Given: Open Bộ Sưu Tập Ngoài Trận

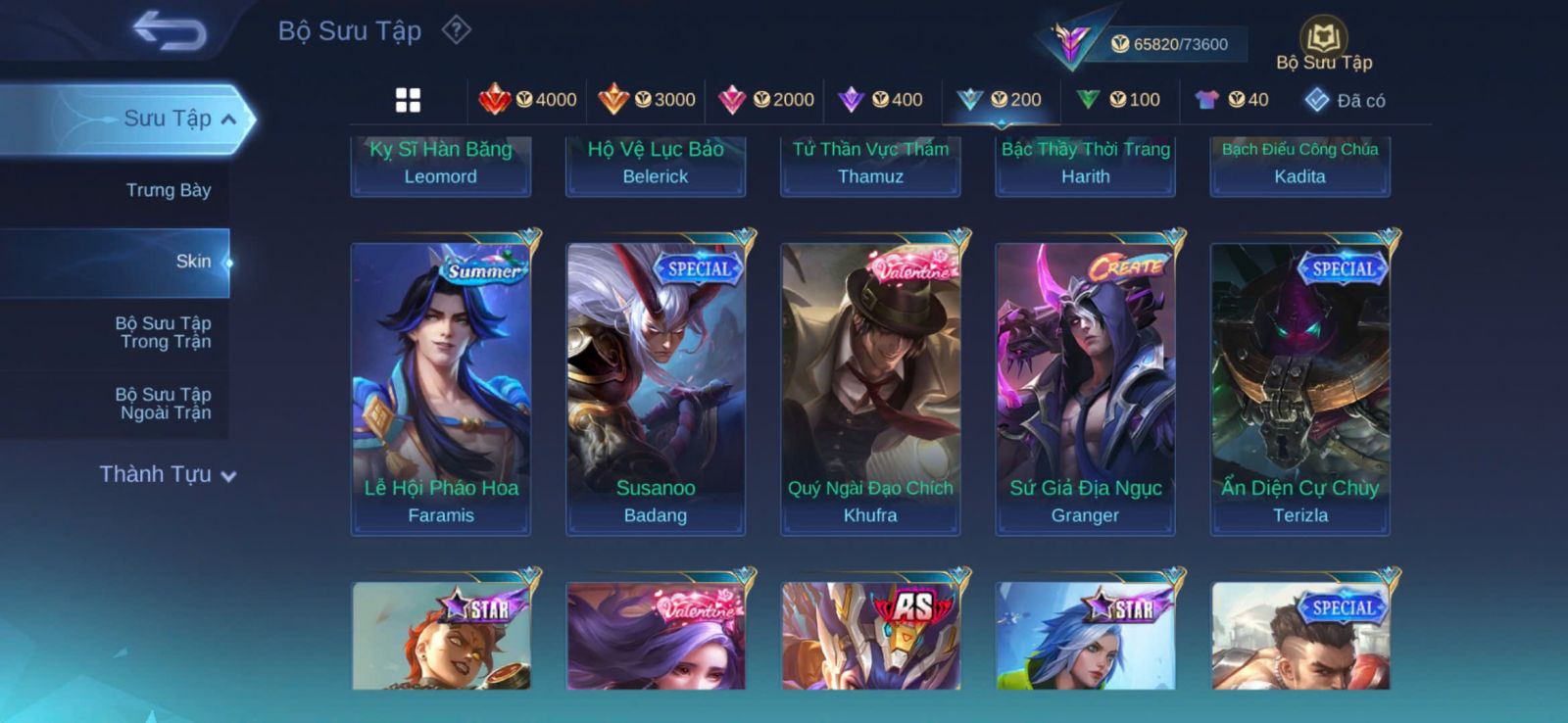Looking at the screenshot, I should pos(165,404).
